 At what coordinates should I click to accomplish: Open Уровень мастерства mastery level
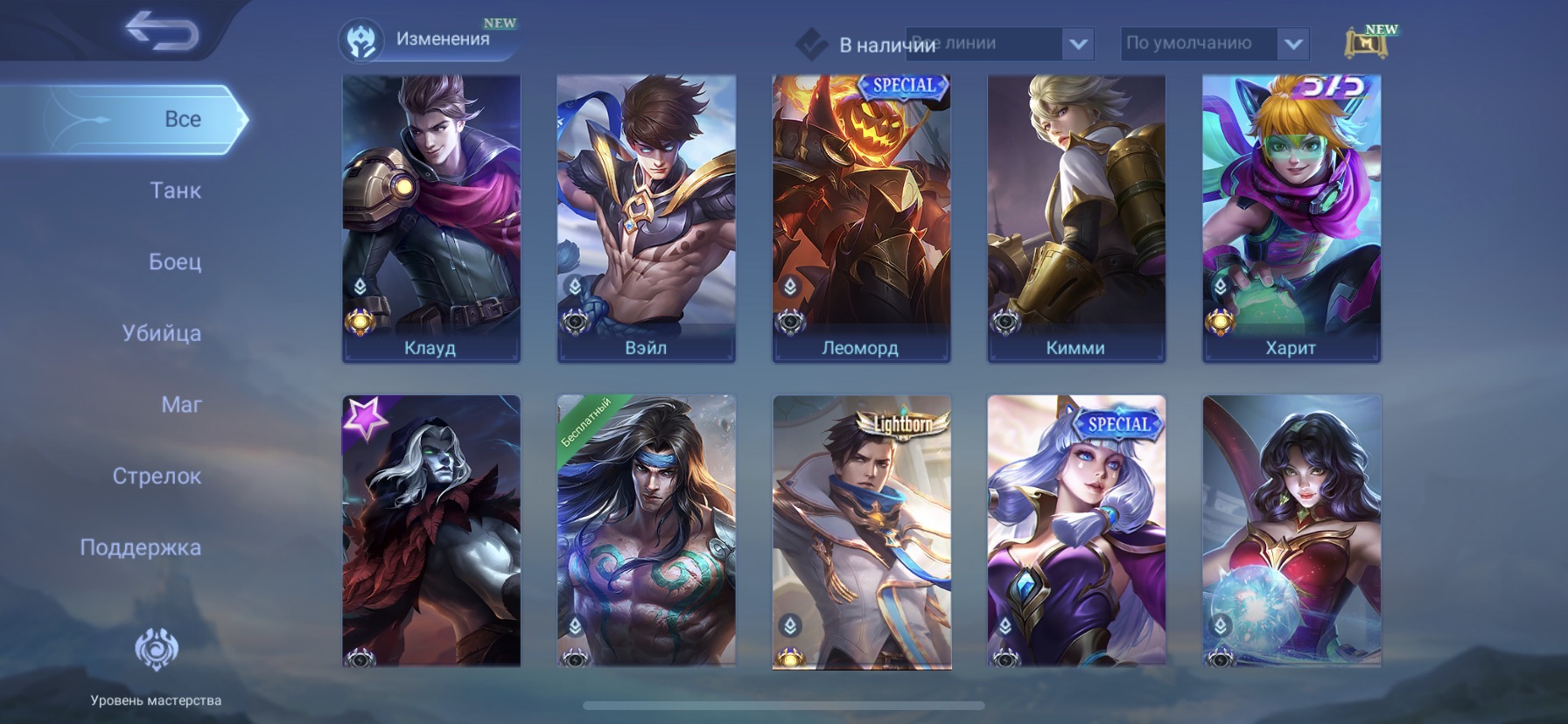pyautogui.click(x=156, y=666)
